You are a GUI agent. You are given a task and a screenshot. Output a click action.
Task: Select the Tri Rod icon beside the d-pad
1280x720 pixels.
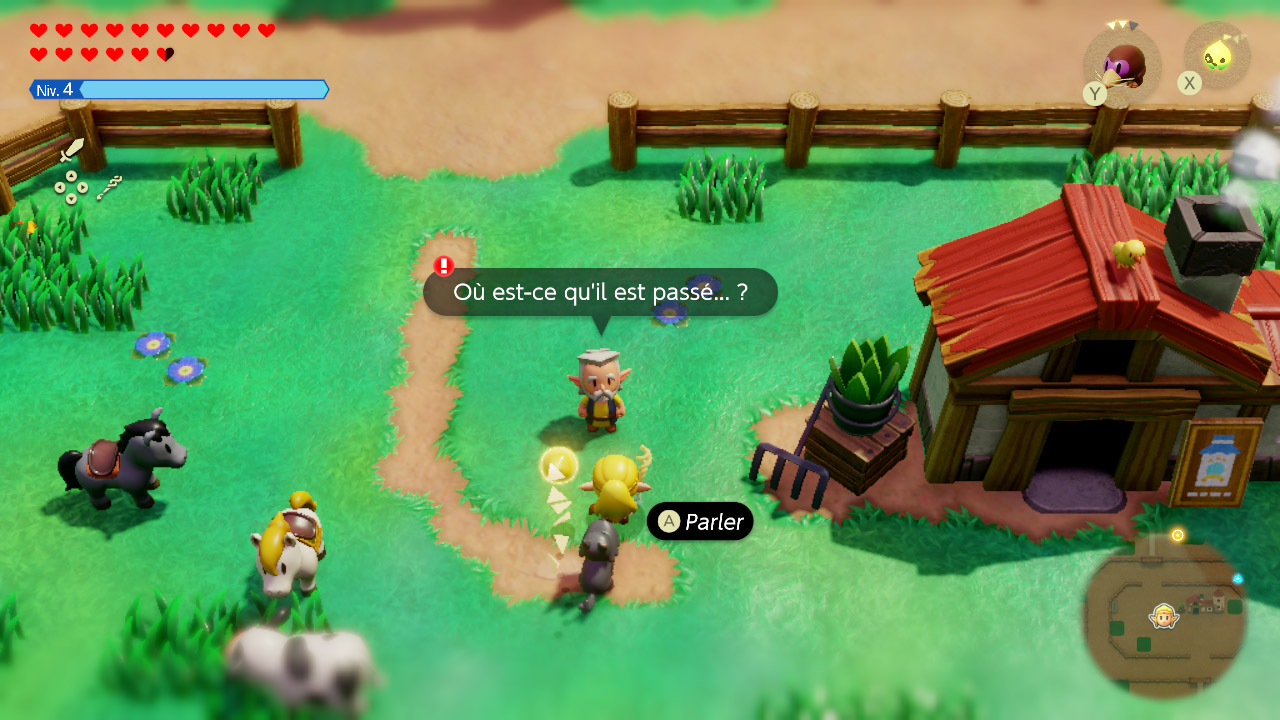pyautogui.click(x=109, y=187)
